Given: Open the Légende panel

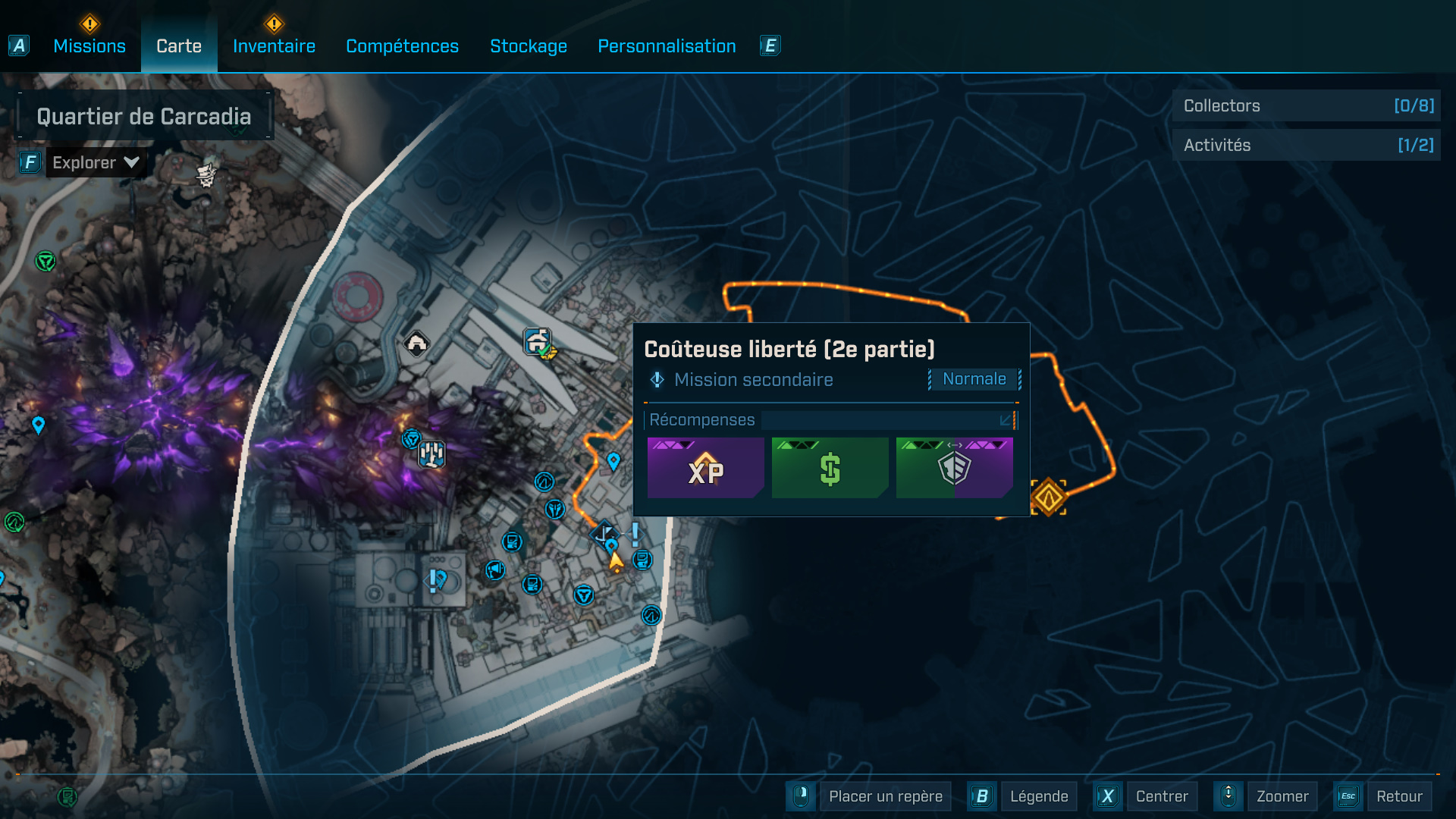Looking at the screenshot, I should click(1038, 796).
